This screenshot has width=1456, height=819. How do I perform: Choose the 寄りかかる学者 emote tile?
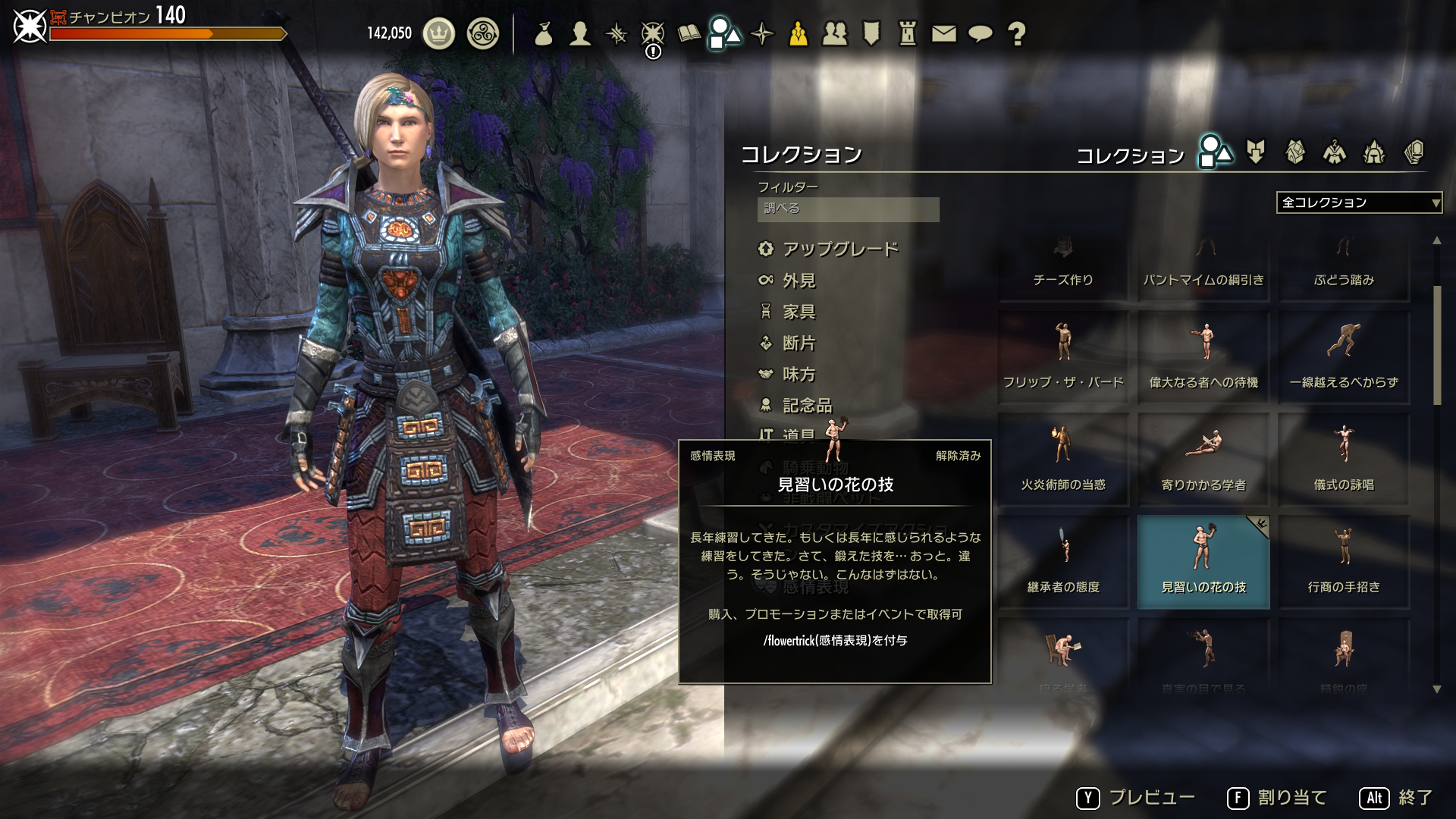pyautogui.click(x=1203, y=460)
